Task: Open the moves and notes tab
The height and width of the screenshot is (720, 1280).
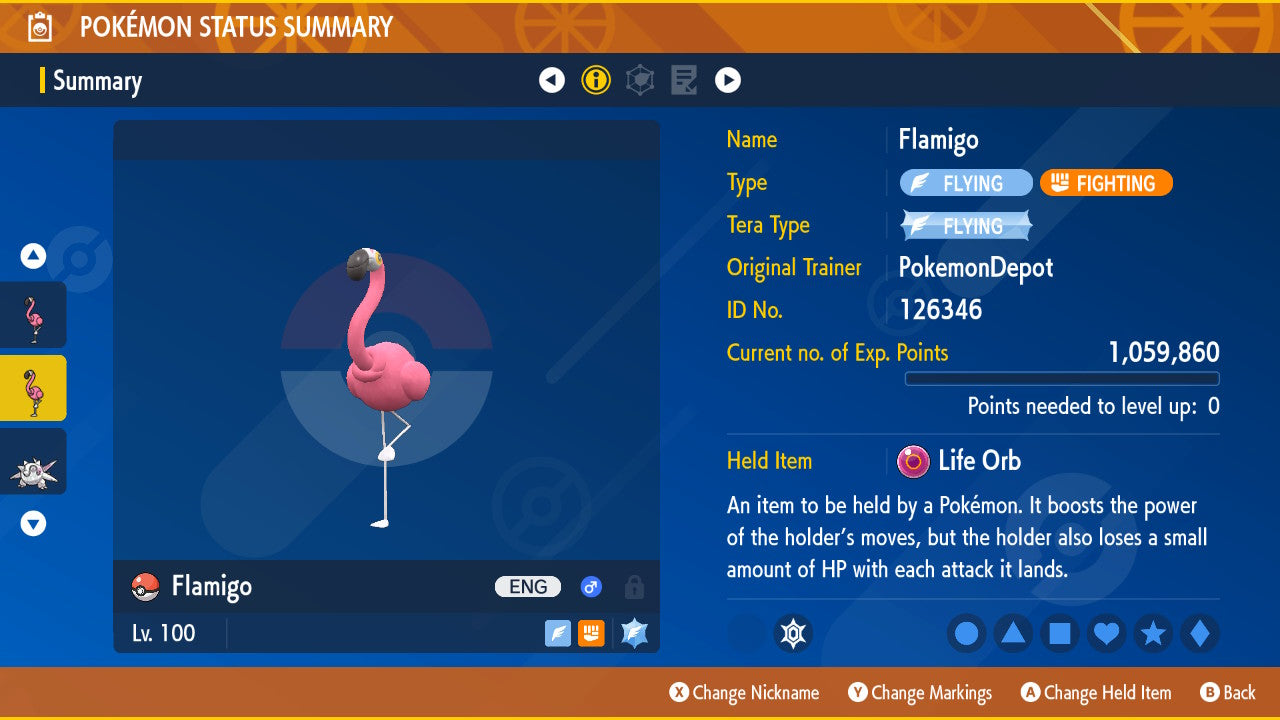Action: (684, 80)
